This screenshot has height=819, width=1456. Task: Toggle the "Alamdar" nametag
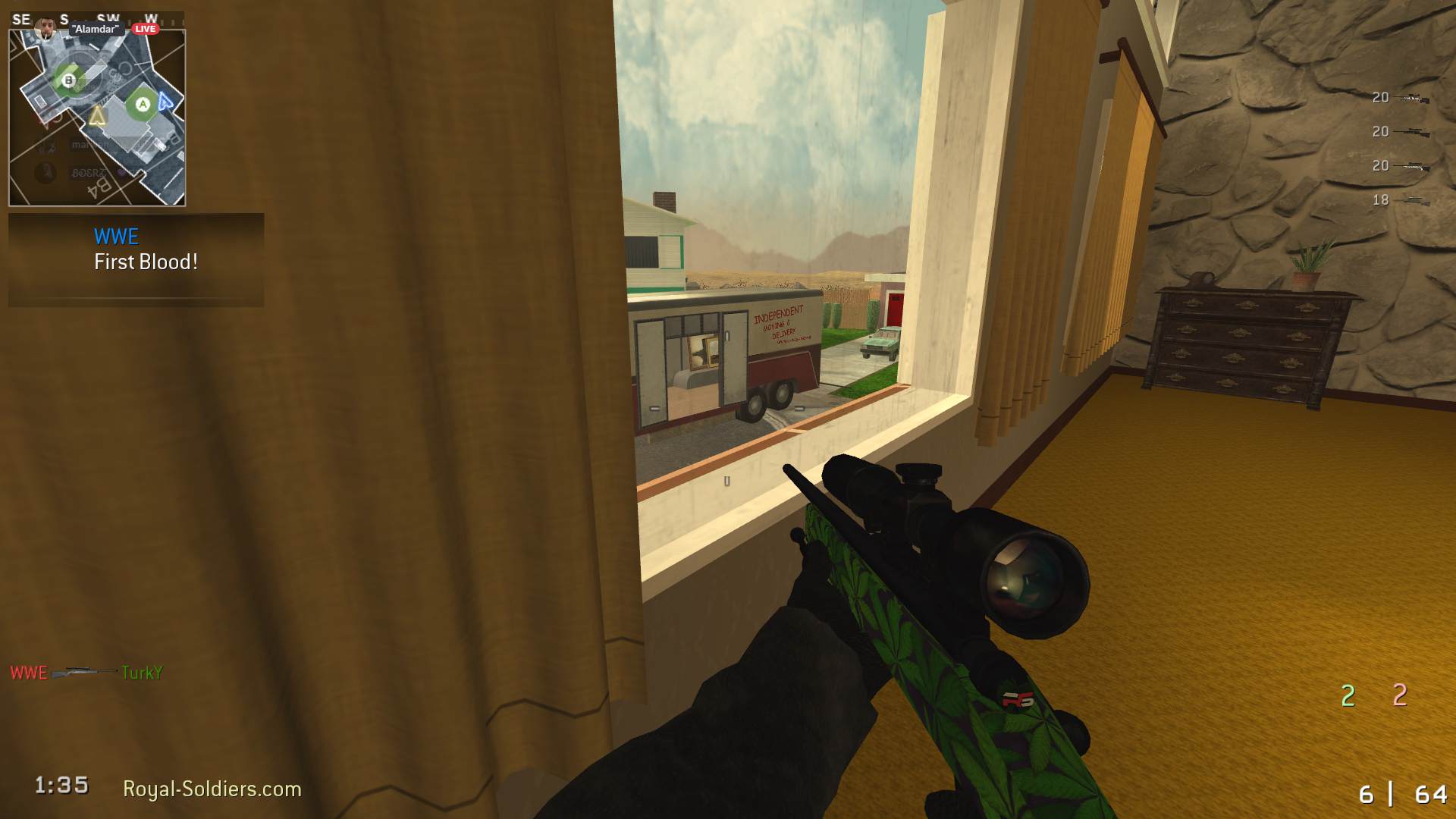(x=94, y=29)
